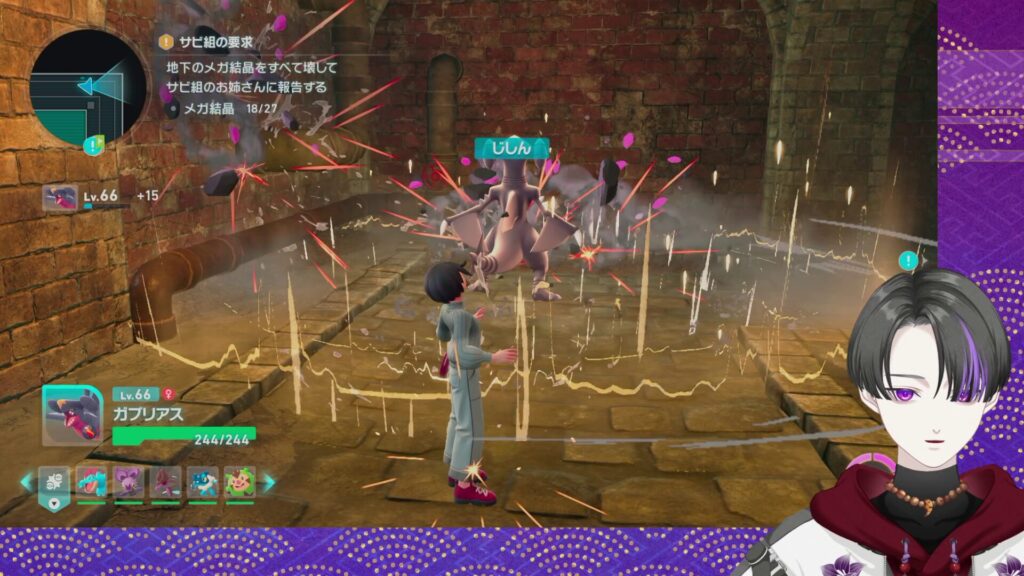Switch to Frogadier in the party bar
Viewport: 1024px width, 576px height.
coord(203,483)
